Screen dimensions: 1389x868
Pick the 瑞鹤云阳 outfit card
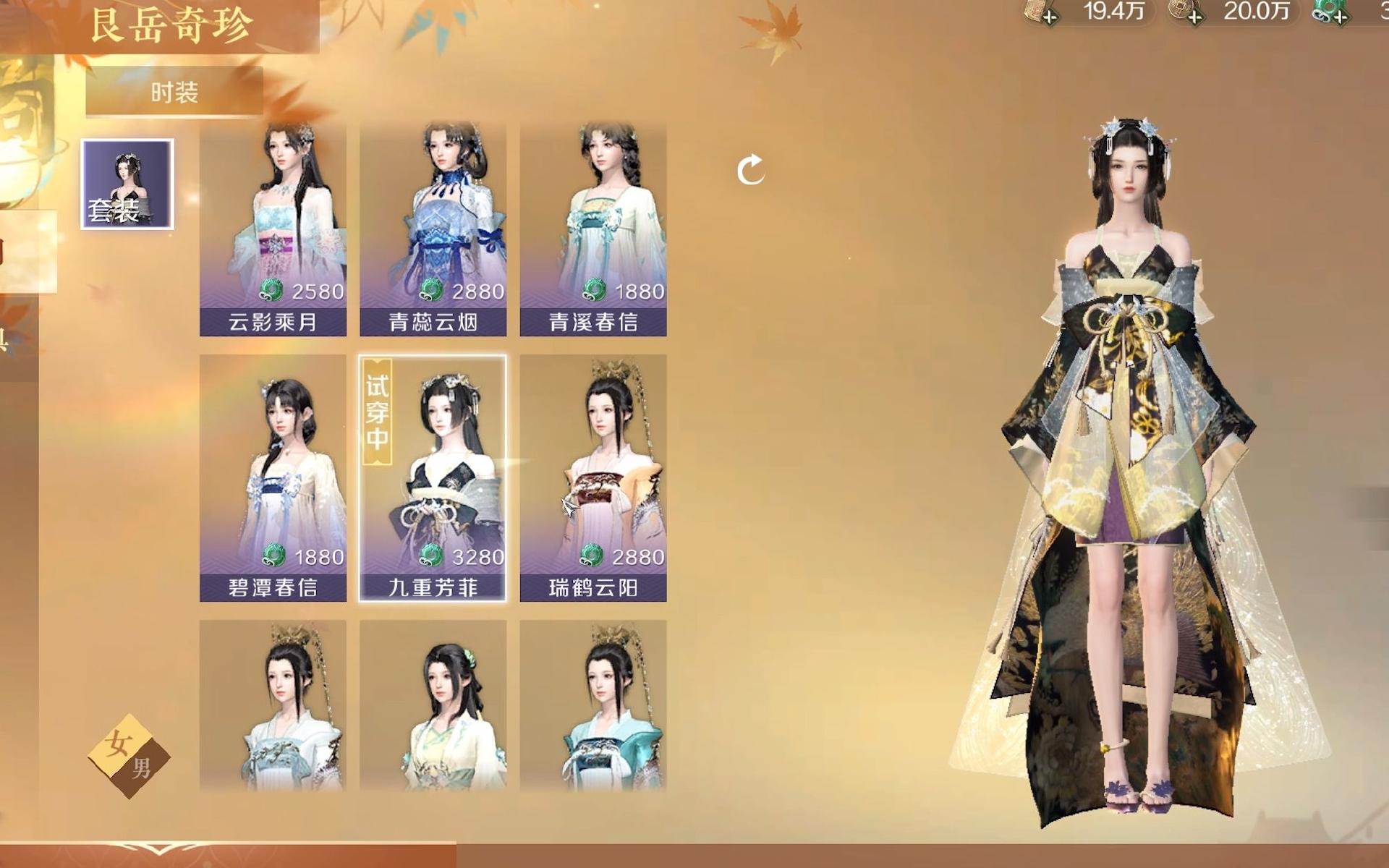[x=592, y=477]
